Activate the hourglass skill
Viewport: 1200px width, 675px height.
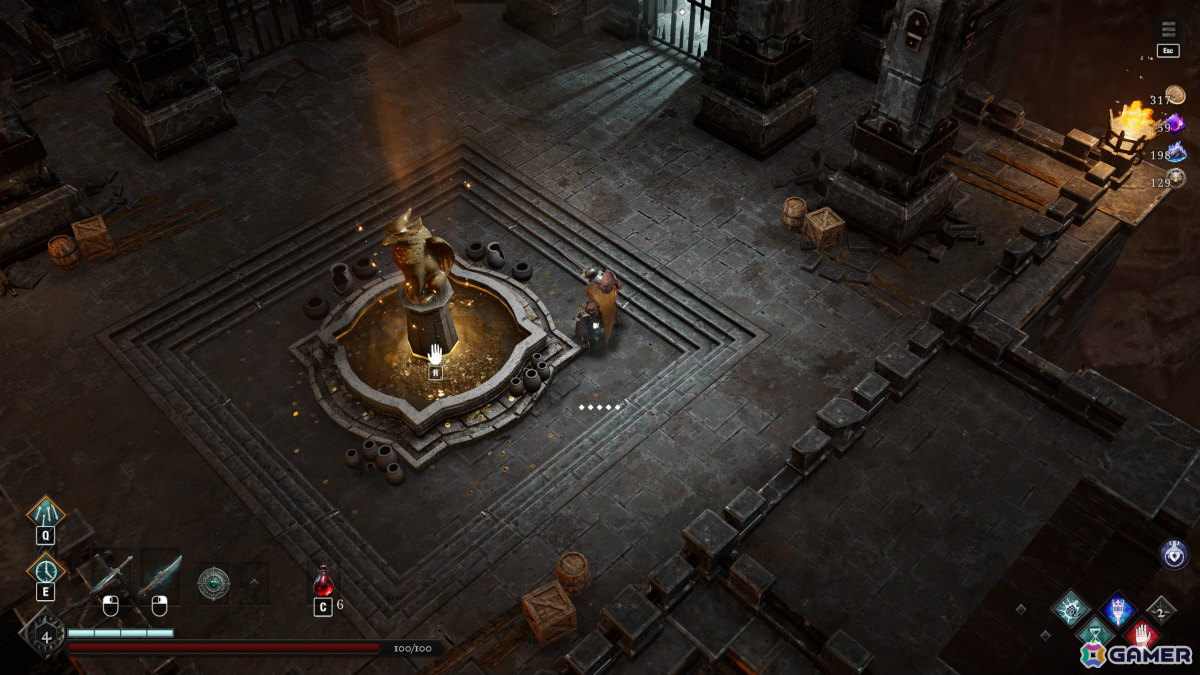tap(1094, 633)
